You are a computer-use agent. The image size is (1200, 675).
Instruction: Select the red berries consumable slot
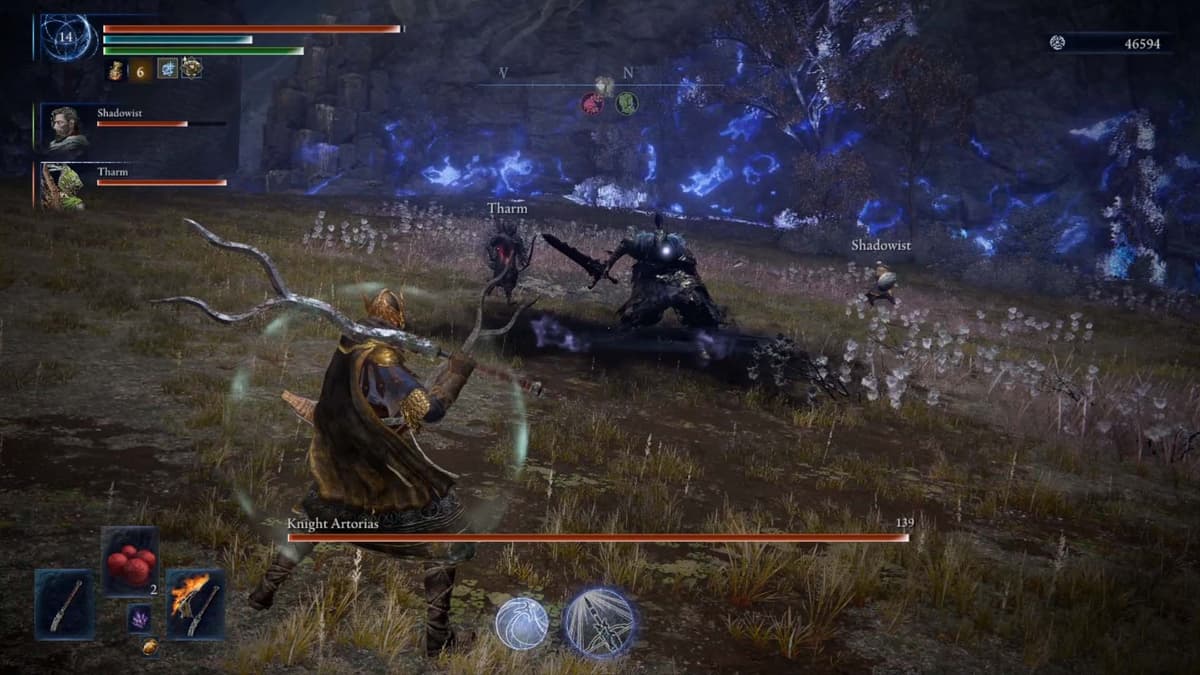pos(130,562)
